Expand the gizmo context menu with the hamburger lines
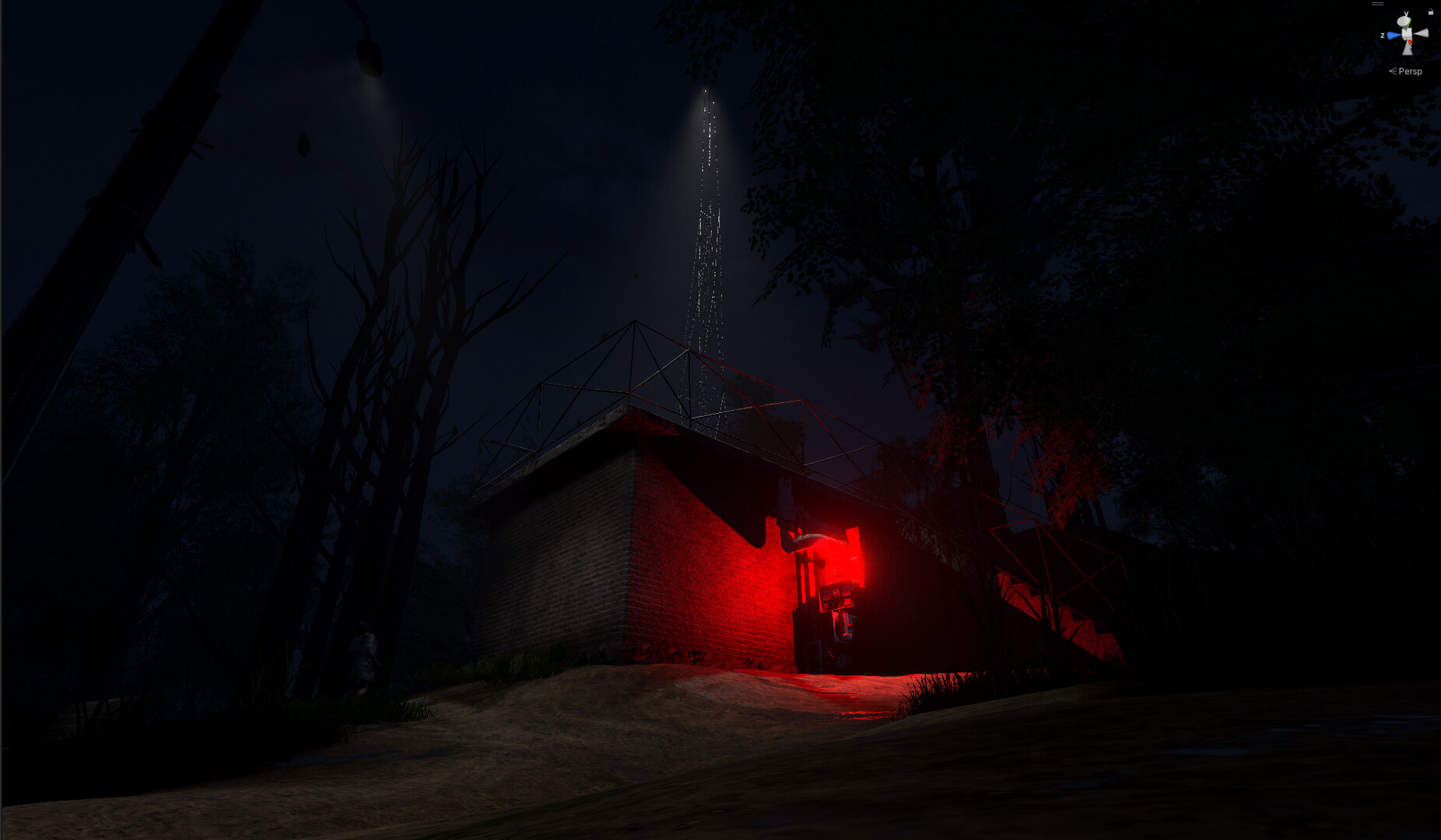 click(1377, 3)
